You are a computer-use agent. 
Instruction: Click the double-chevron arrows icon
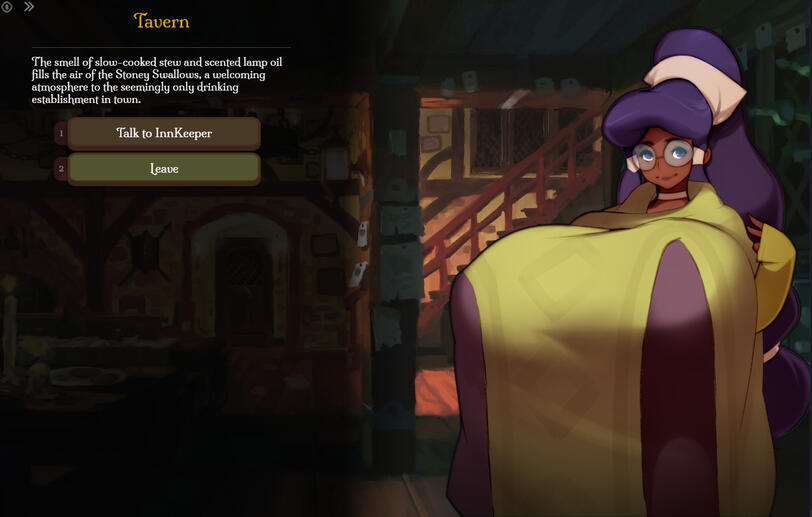coord(29,7)
